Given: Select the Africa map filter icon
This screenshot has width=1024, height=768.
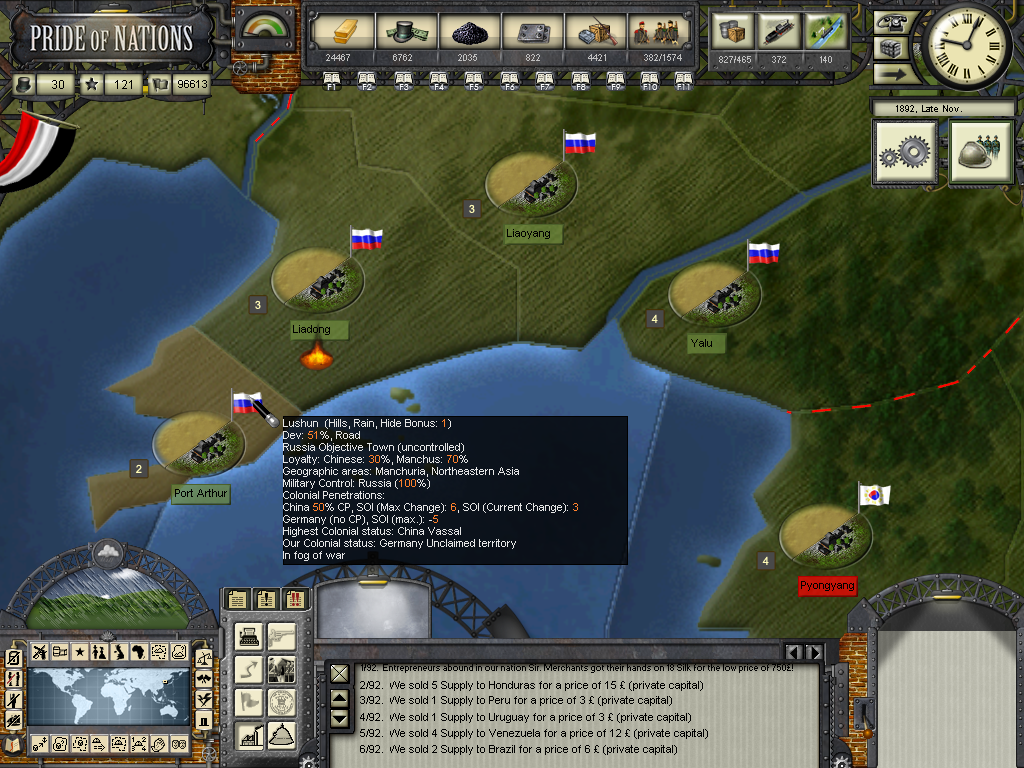Looking at the screenshot, I should coord(139,652).
